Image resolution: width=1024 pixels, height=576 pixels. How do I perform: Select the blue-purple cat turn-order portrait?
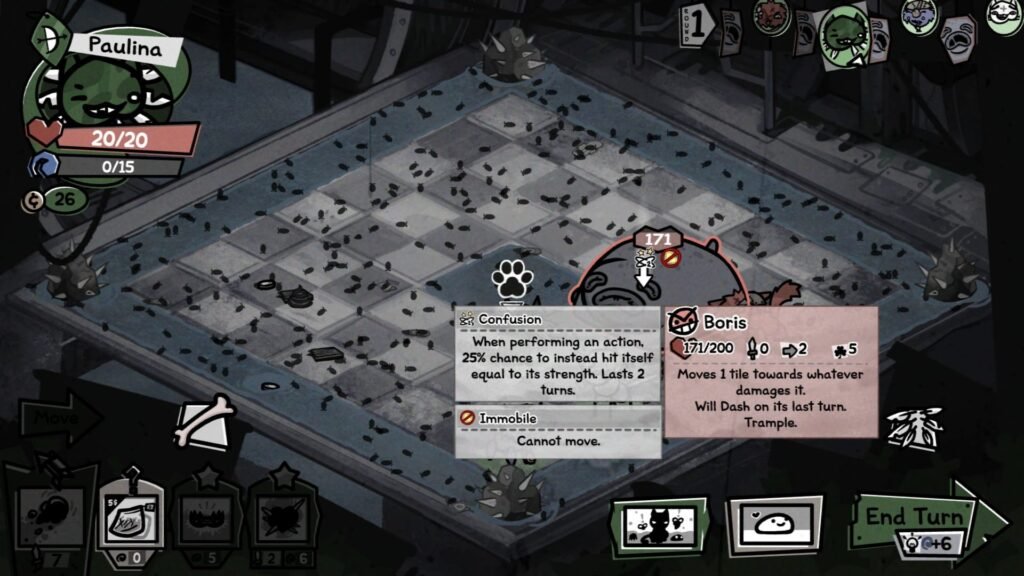click(916, 17)
